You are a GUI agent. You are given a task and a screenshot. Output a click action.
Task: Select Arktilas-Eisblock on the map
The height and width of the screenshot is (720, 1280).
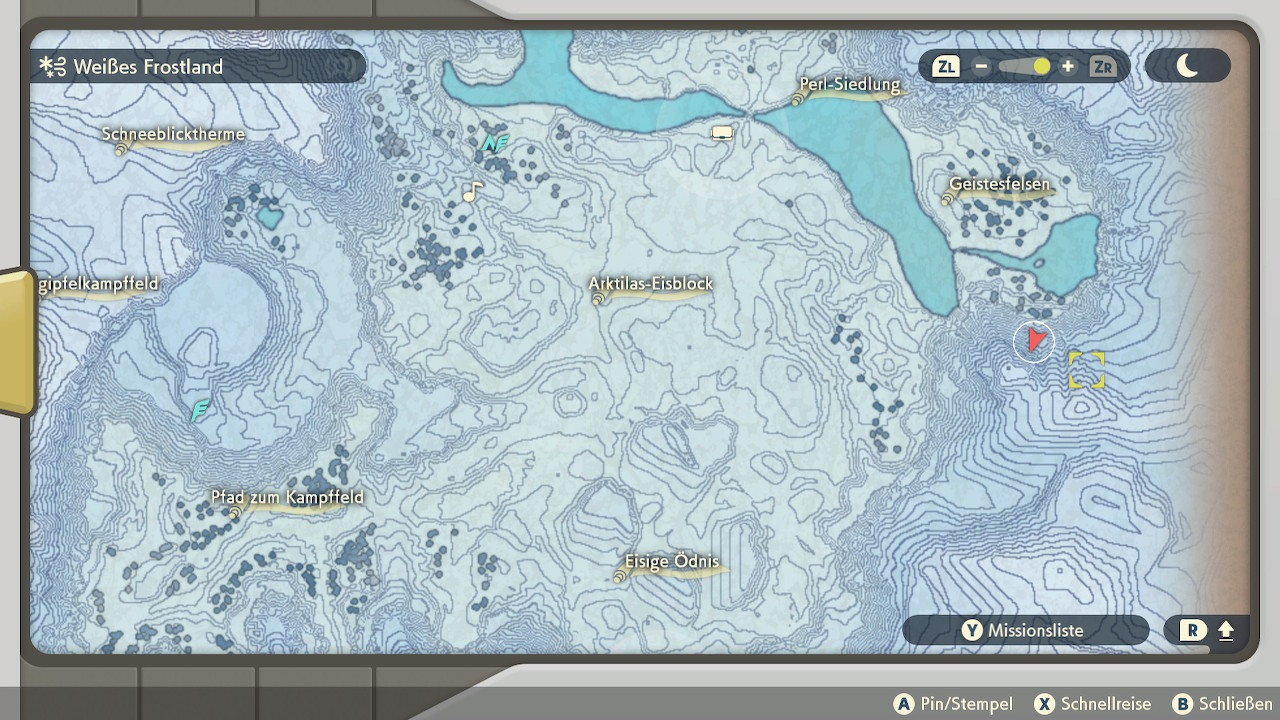coord(651,285)
